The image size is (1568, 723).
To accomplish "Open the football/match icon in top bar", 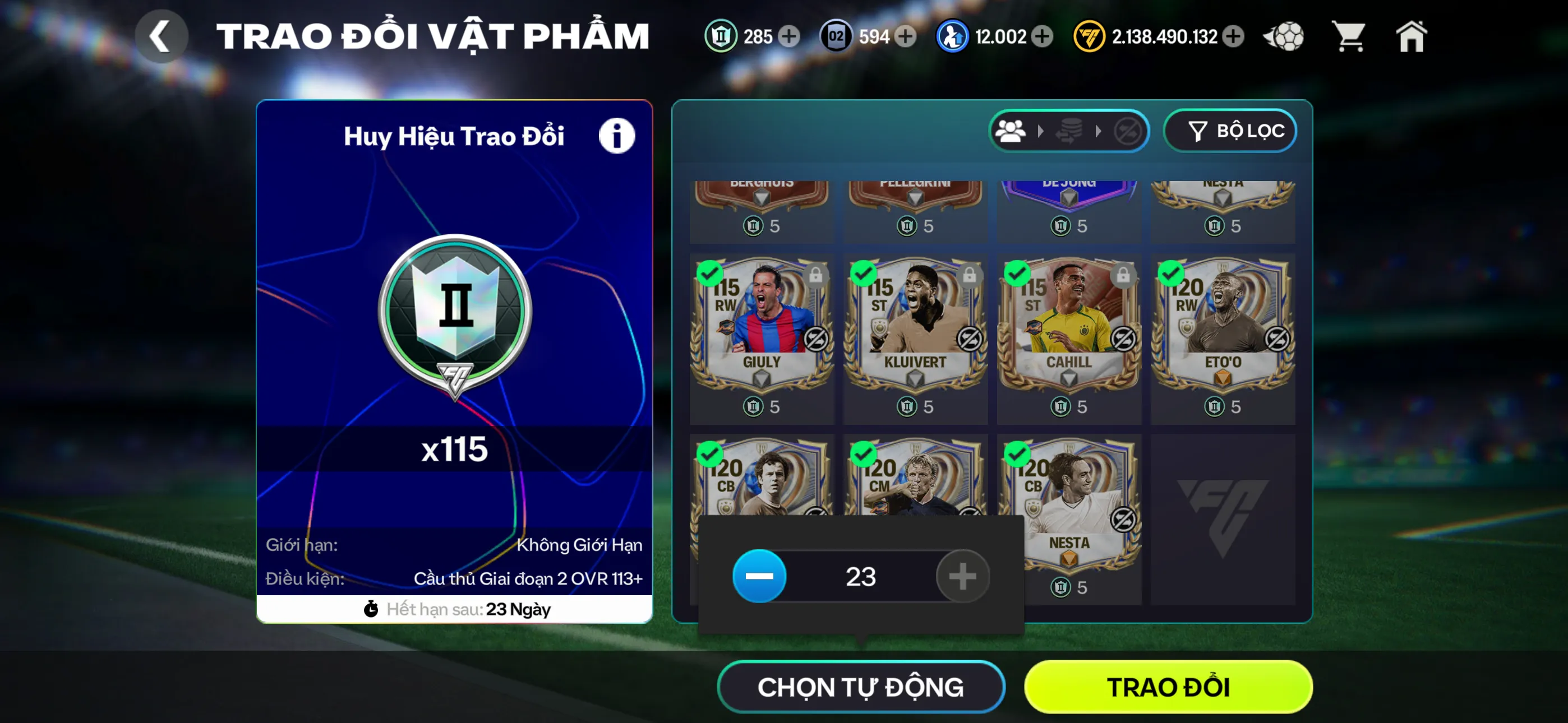I will coord(1284,36).
